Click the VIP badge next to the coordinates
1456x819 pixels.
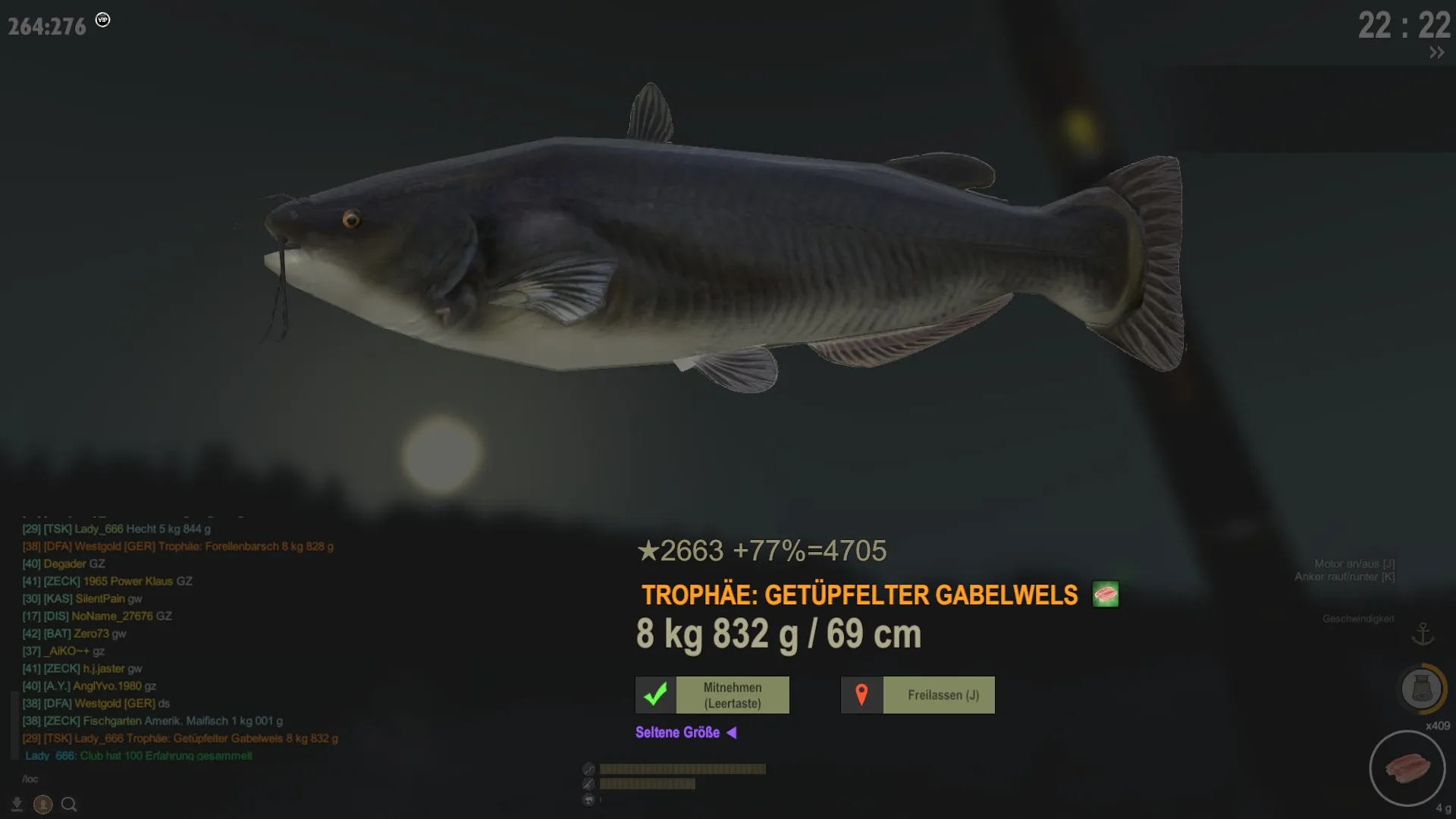coord(103,20)
